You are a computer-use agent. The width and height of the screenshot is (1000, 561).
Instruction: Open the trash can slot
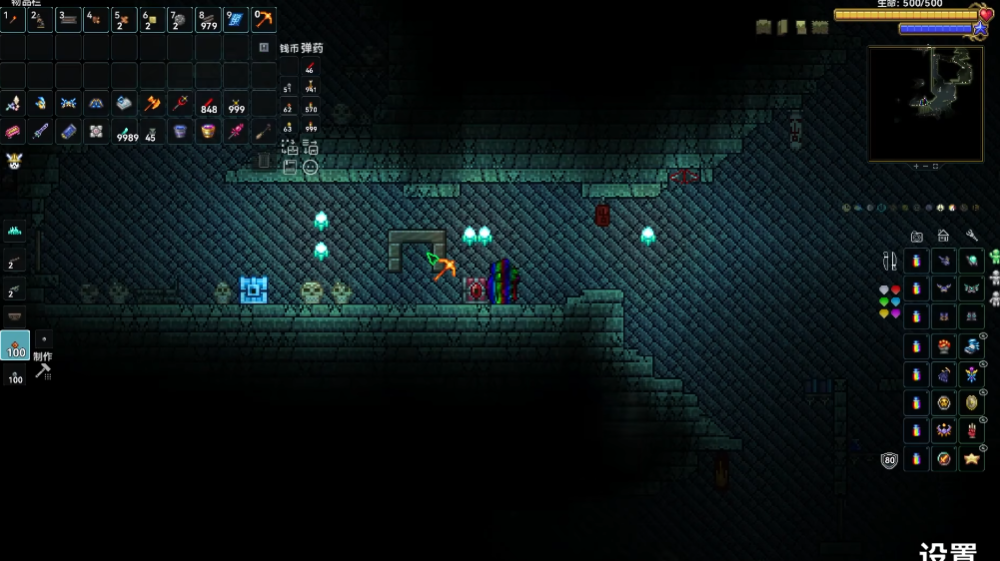tap(264, 160)
